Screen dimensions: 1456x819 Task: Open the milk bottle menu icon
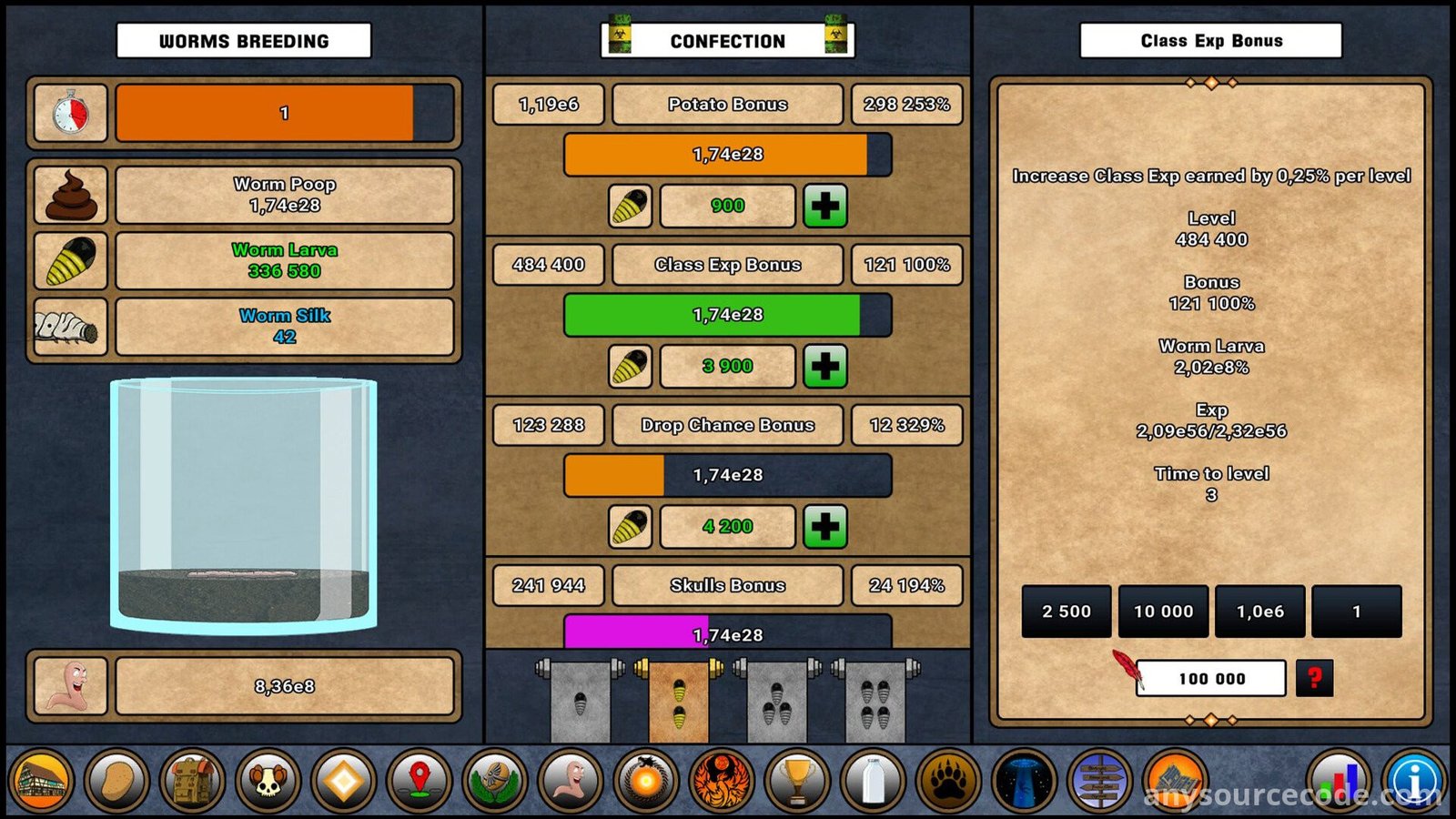pos(873,781)
